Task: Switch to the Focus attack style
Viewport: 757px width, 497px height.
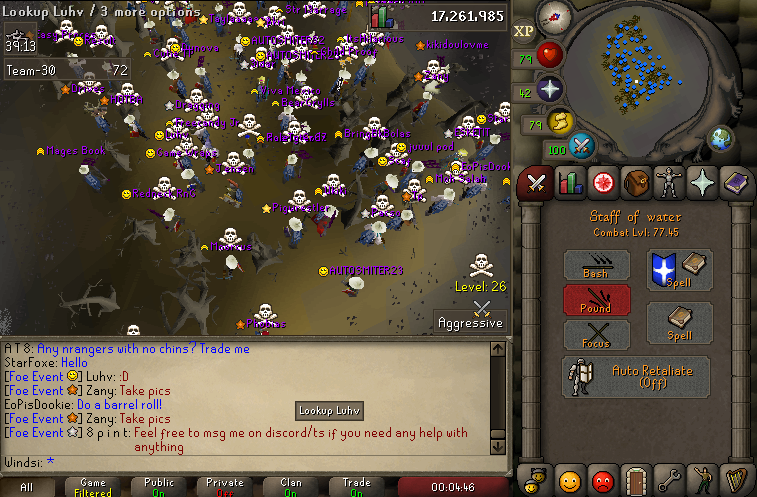Action: [x=597, y=335]
